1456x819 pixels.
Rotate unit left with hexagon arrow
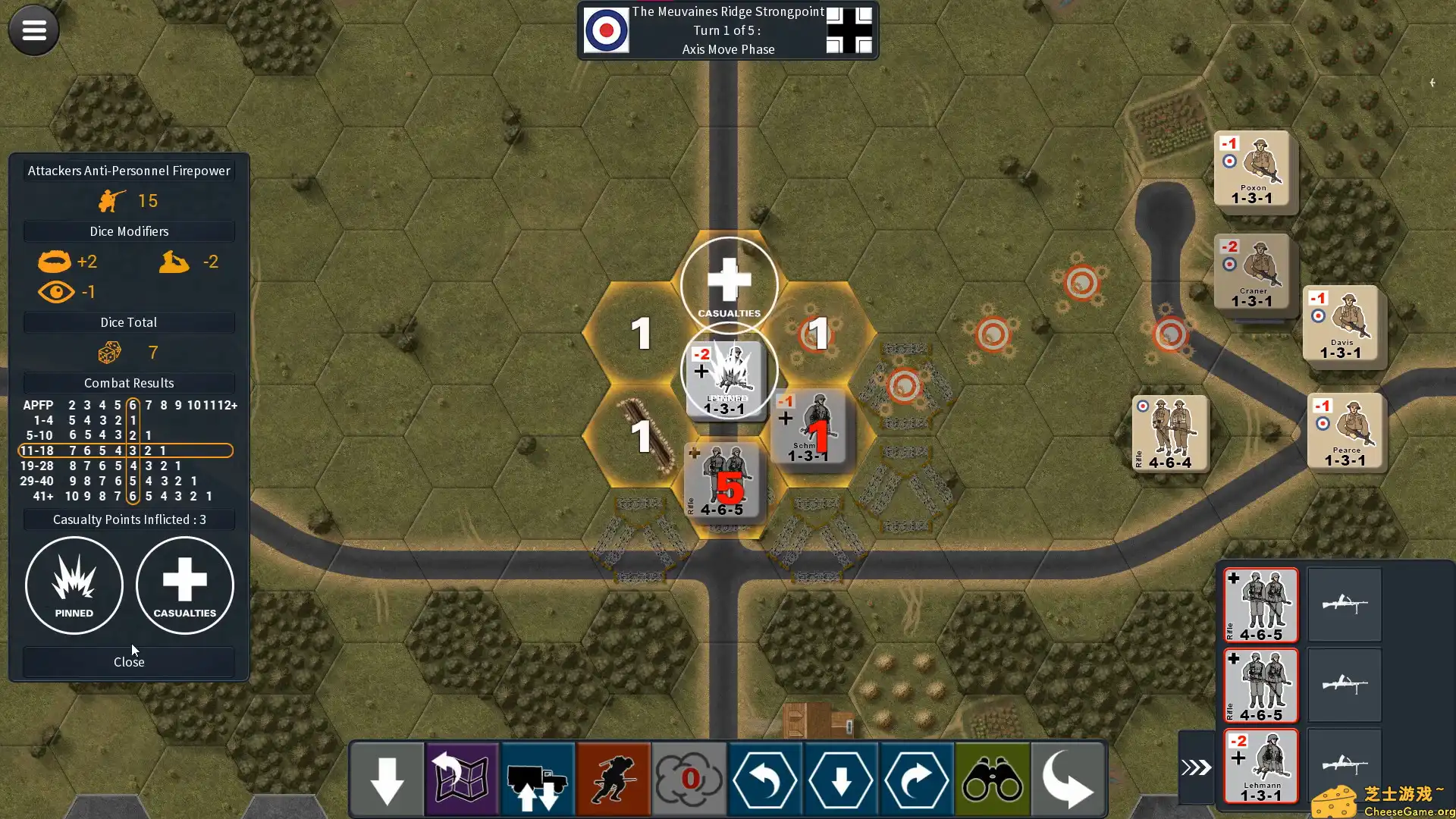764,779
